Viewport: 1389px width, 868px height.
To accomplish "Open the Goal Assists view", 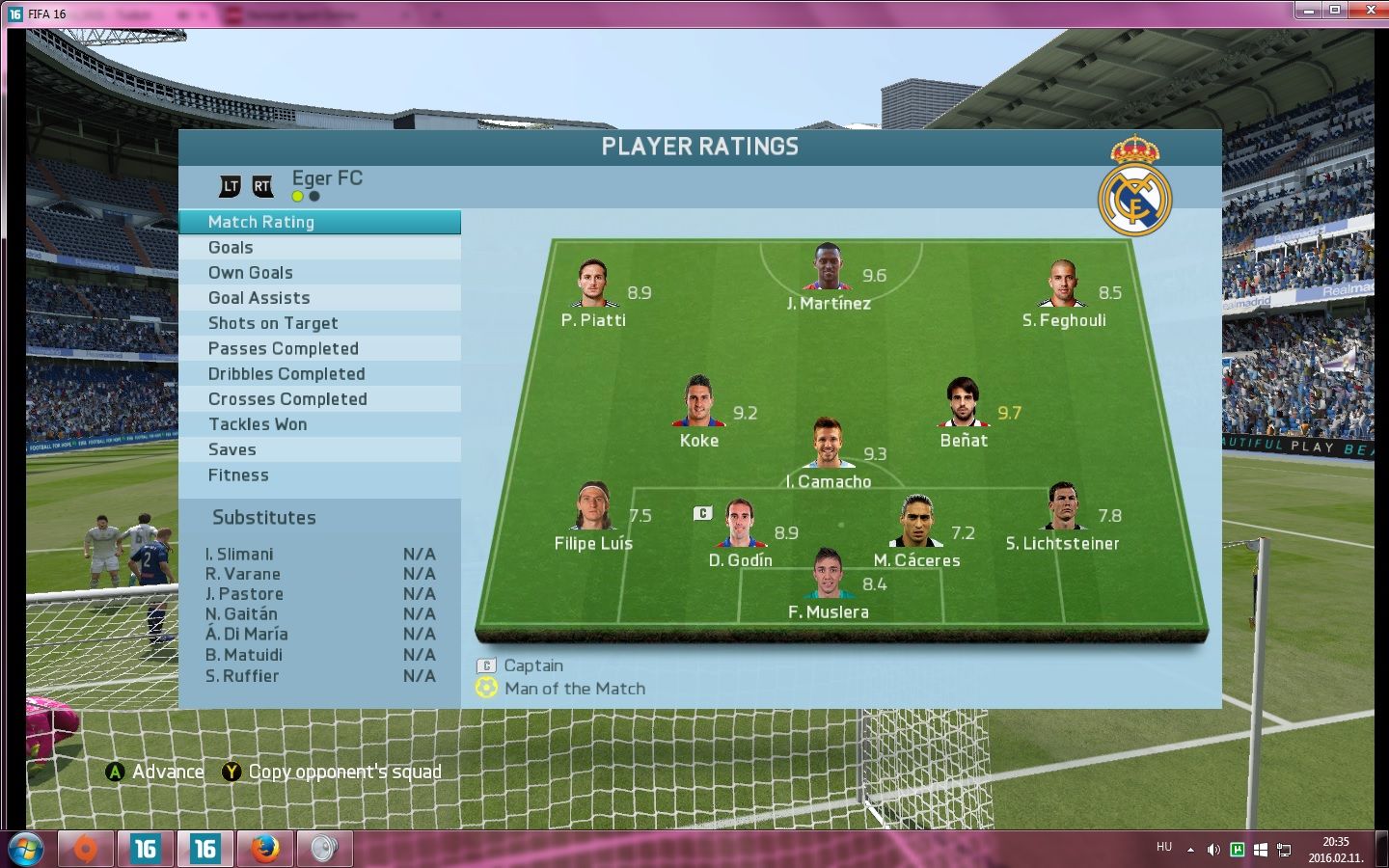I will (x=319, y=298).
